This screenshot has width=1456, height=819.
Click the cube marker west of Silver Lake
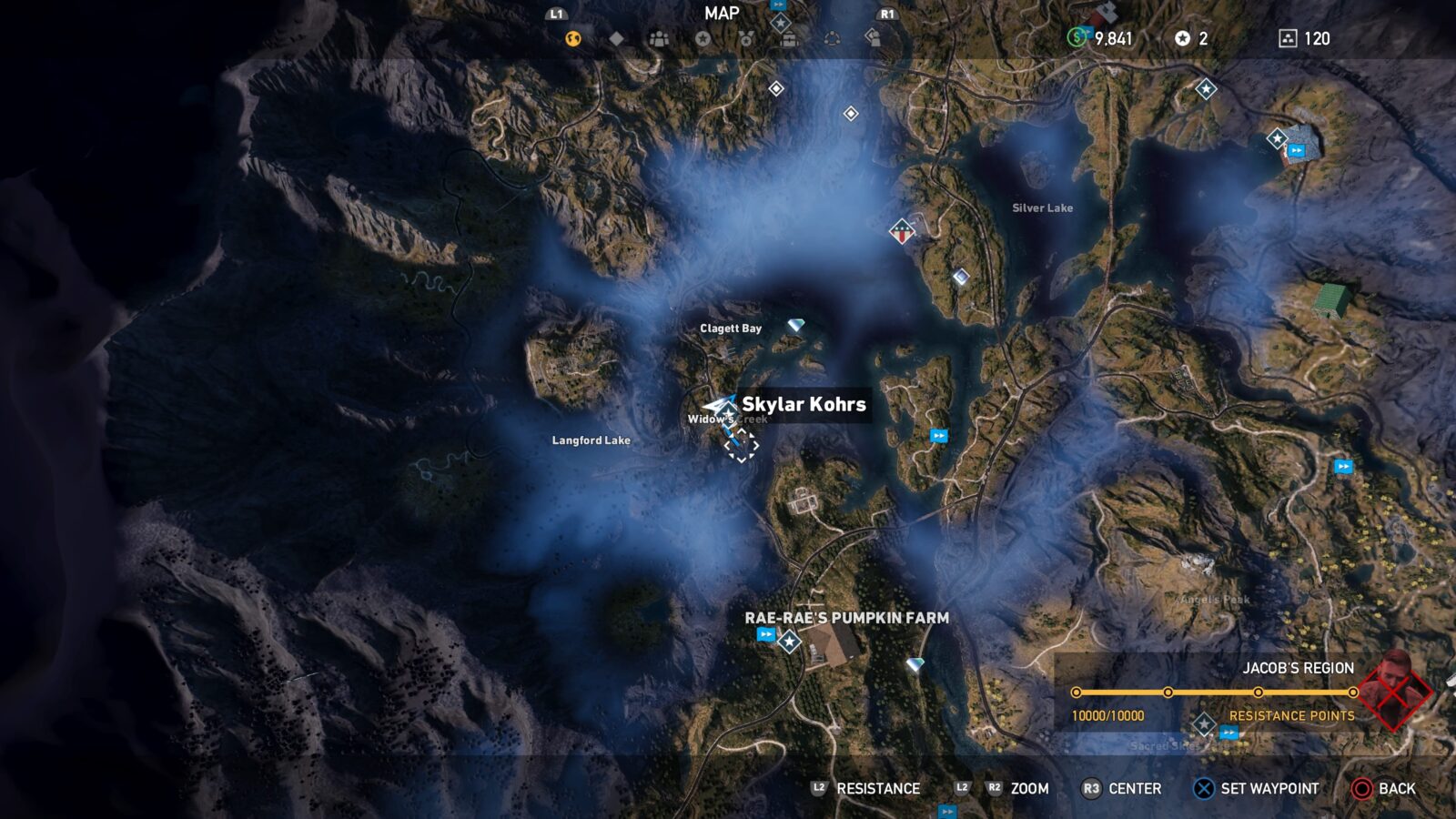(x=961, y=277)
